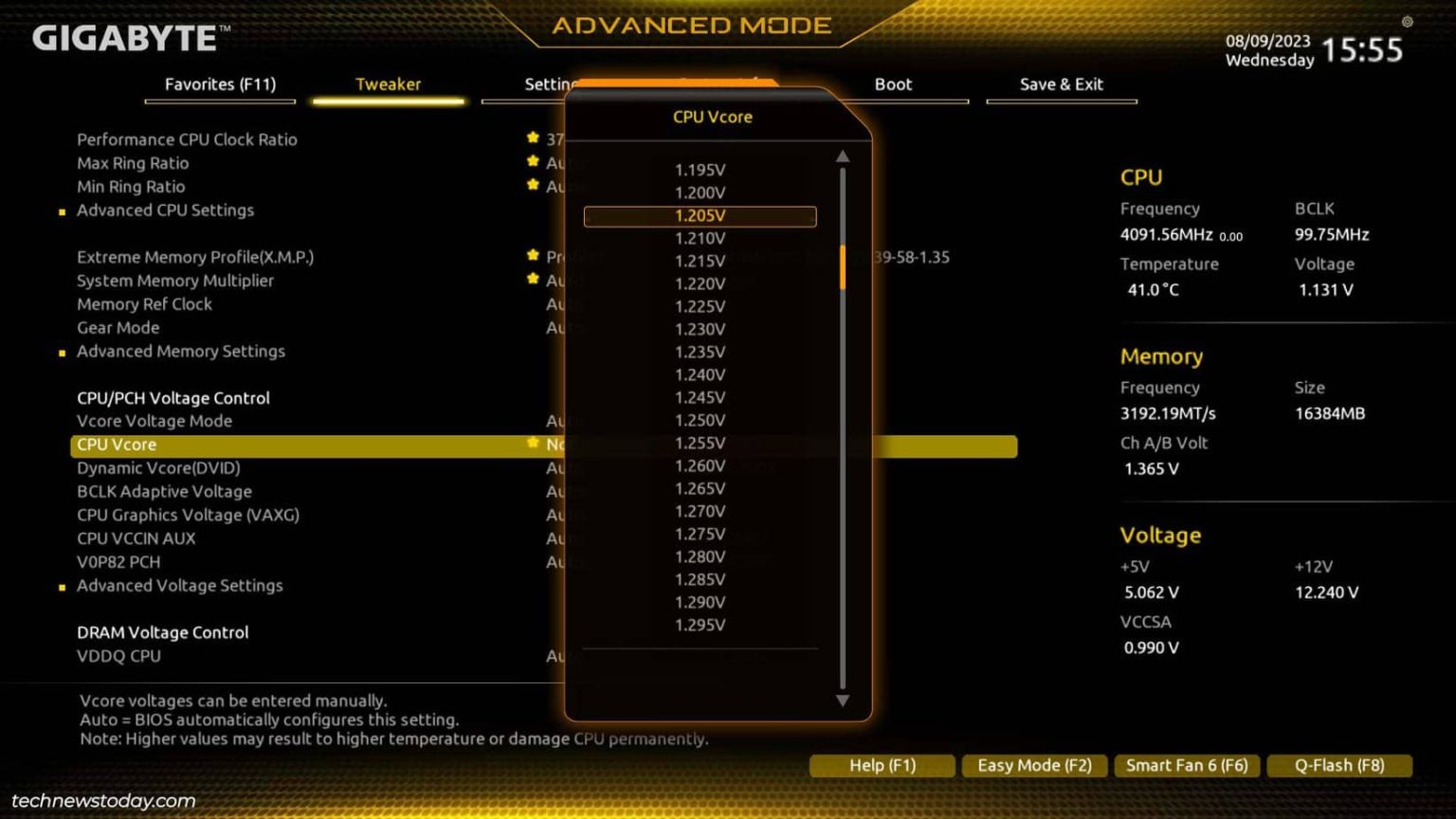Viewport: 1456px width, 819px height.
Task: Open the Save & Exit tab
Action: (1060, 83)
